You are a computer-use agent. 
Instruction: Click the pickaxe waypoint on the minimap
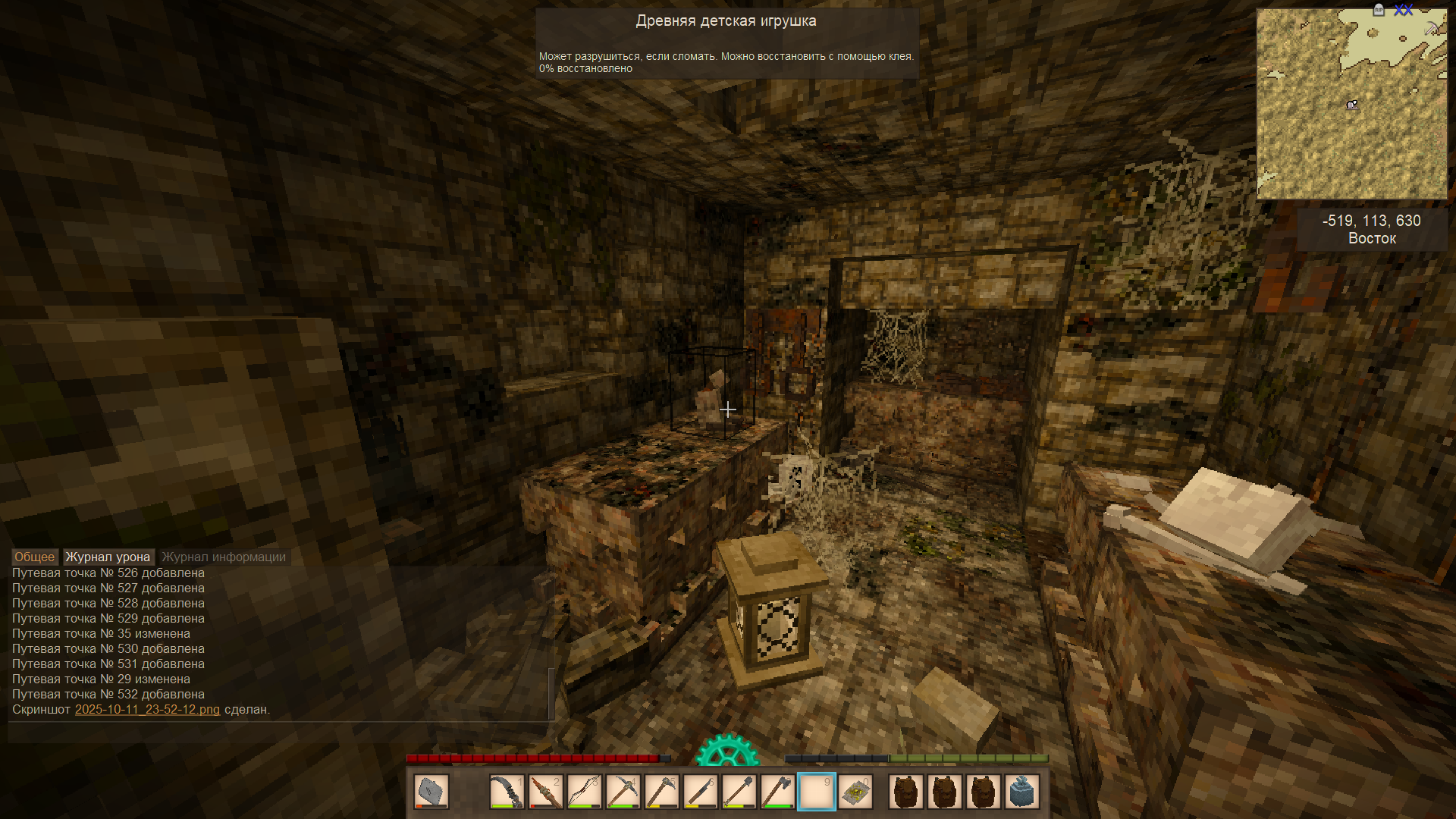pyautogui.click(x=1431, y=28)
